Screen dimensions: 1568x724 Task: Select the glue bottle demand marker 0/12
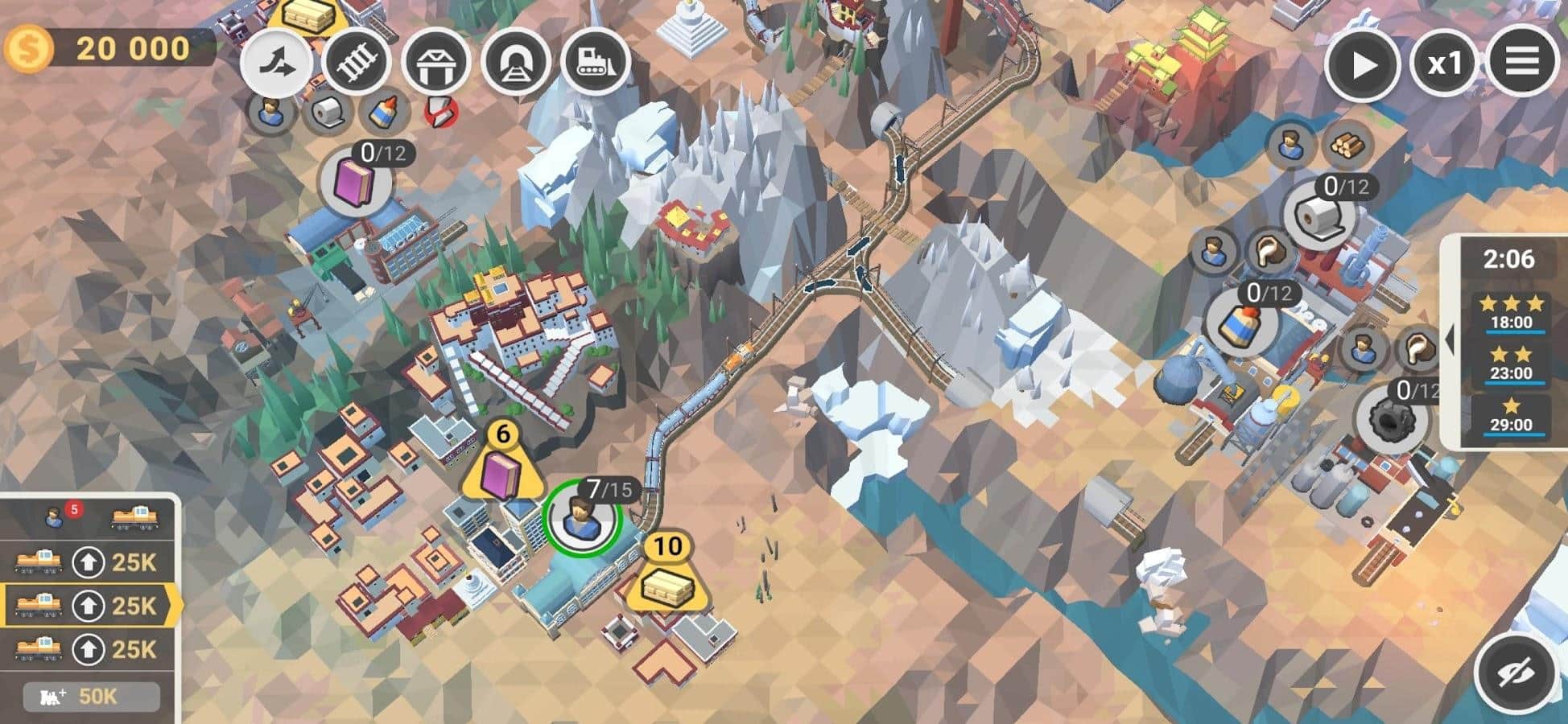(1241, 322)
